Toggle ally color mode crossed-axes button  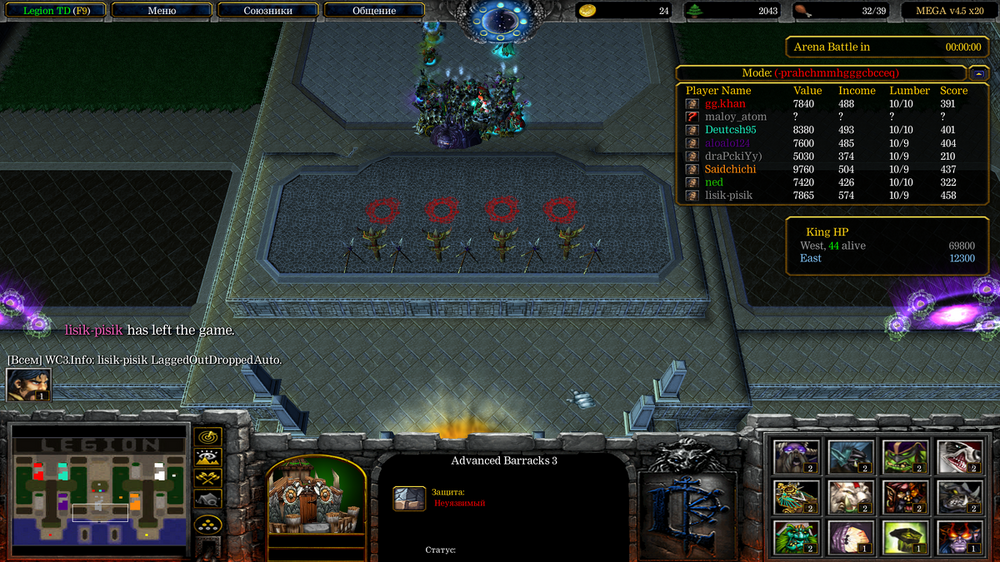tap(208, 478)
